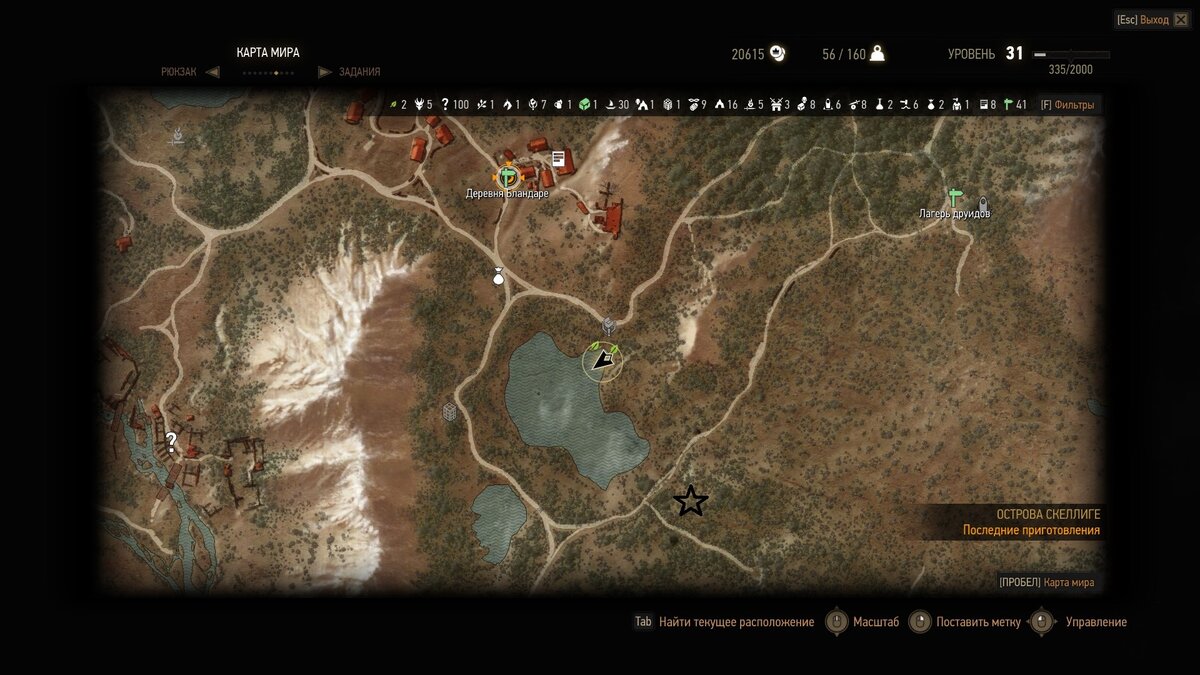Open the Фильтры map filters
1200x675 pixels.
click(1067, 104)
